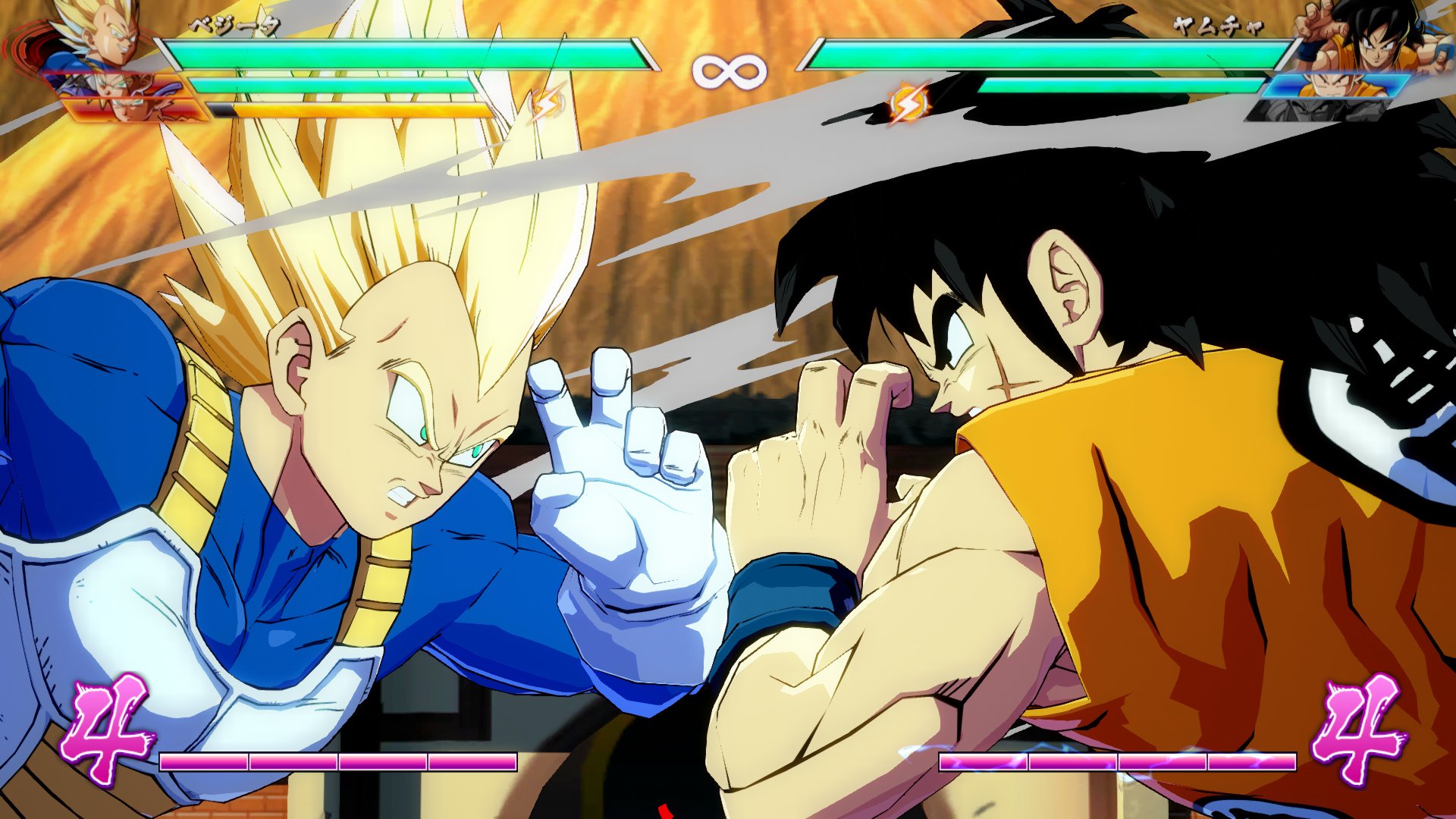Image resolution: width=1456 pixels, height=819 pixels.
Task: Click the orange spark icon near Vegeta's health bar
Action: point(546,102)
